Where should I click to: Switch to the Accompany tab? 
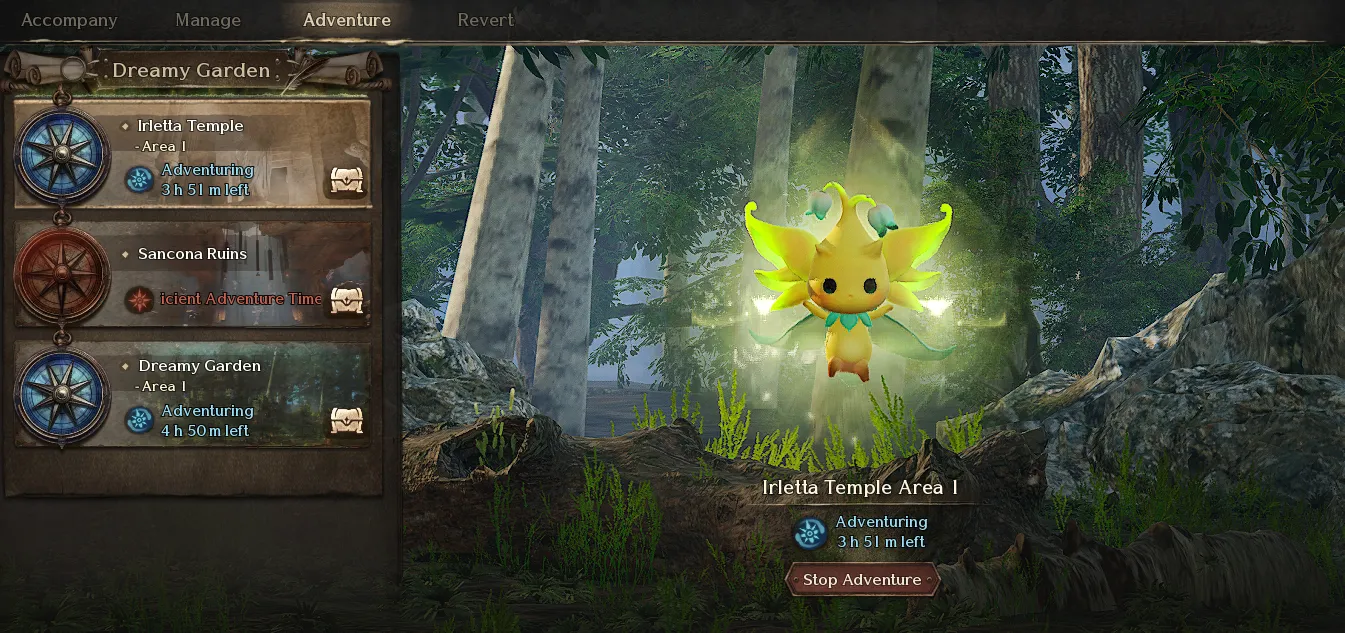pos(69,20)
